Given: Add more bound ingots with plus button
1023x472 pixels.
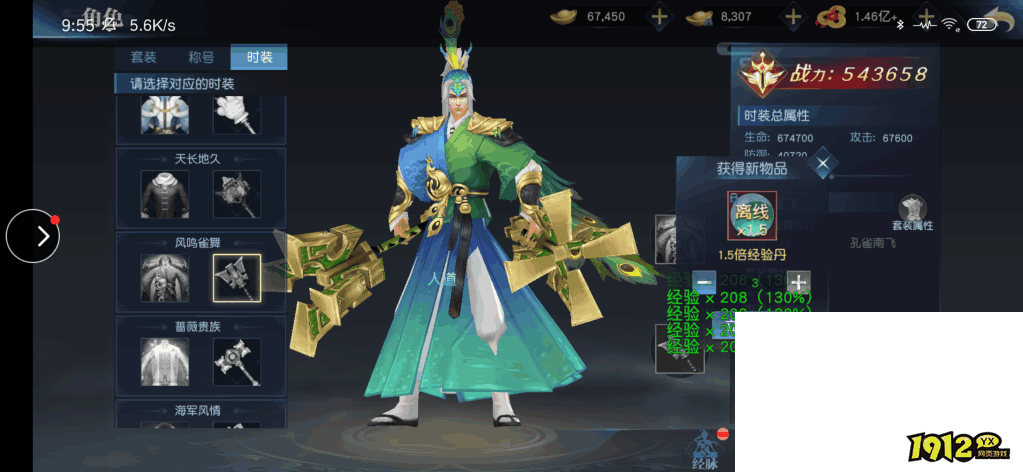Looking at the screenshot, I should 793,16.
